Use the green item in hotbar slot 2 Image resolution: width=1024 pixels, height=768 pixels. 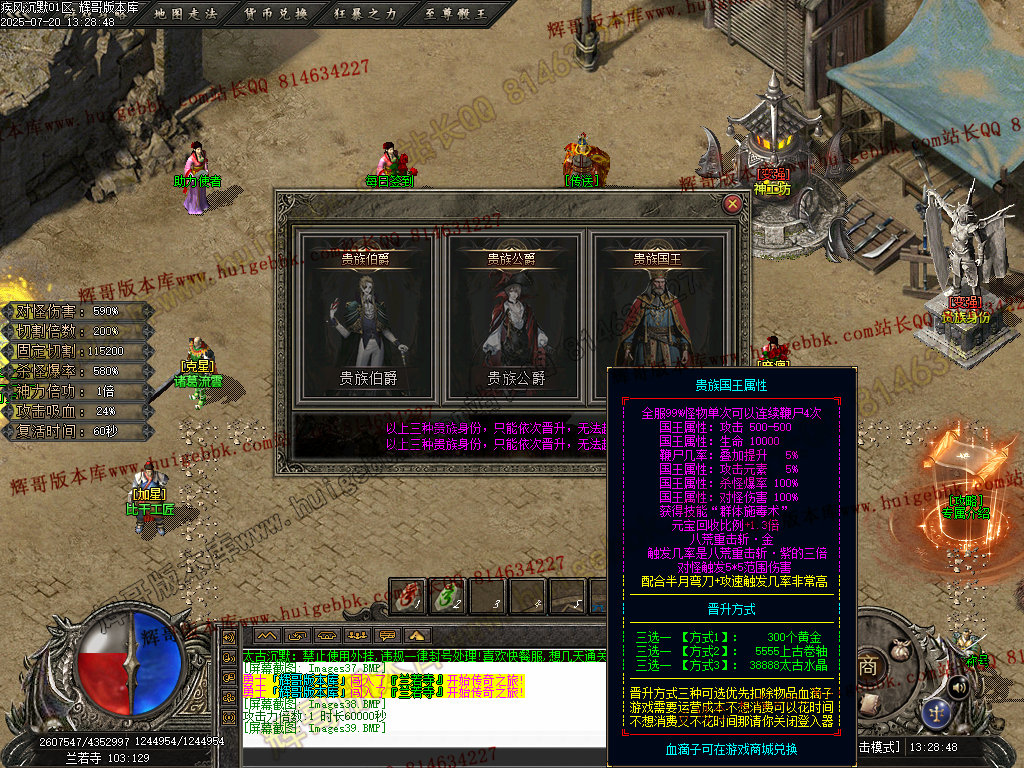click(447, 597)
